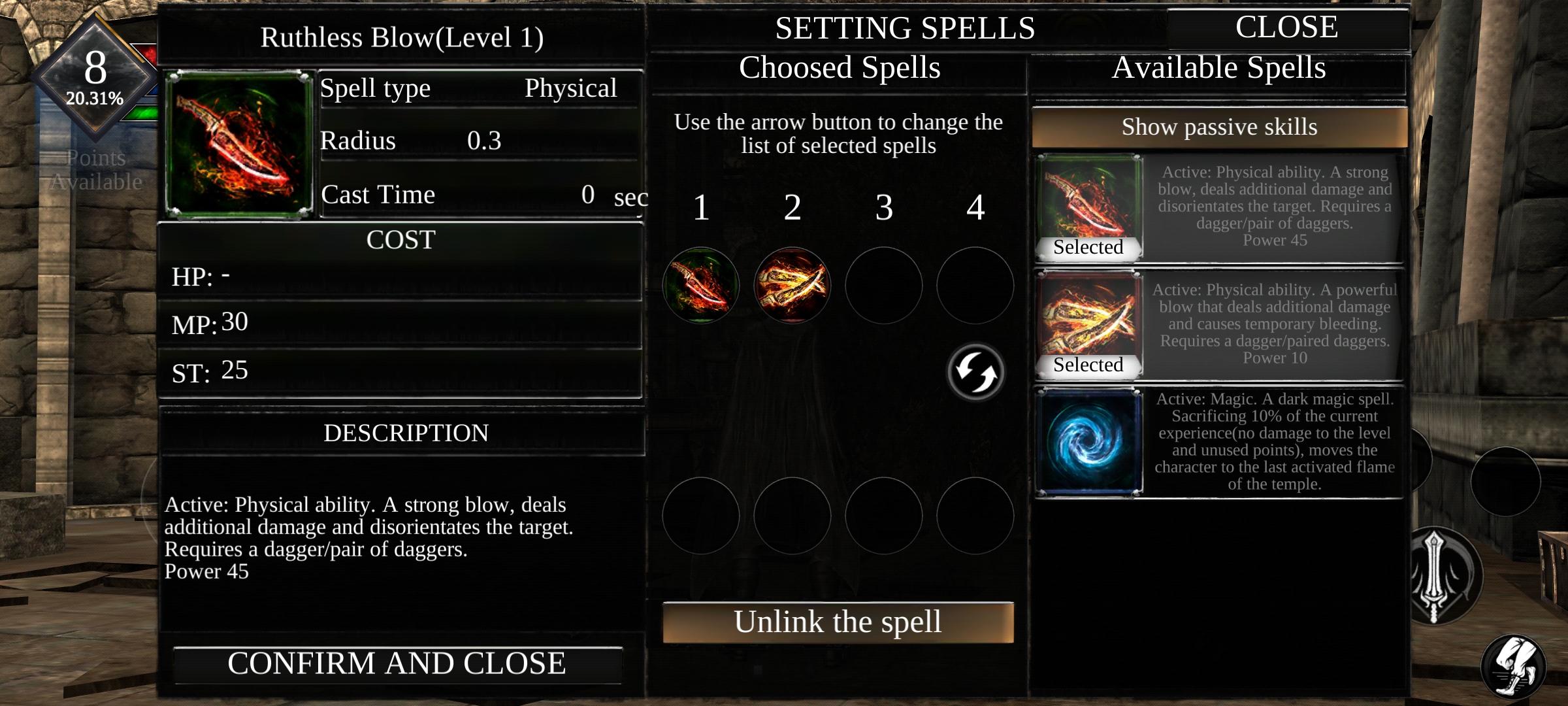This screenshot has height=706, width=1568.
Task: Toggle Show passive skills
Action: point(1219,127)
